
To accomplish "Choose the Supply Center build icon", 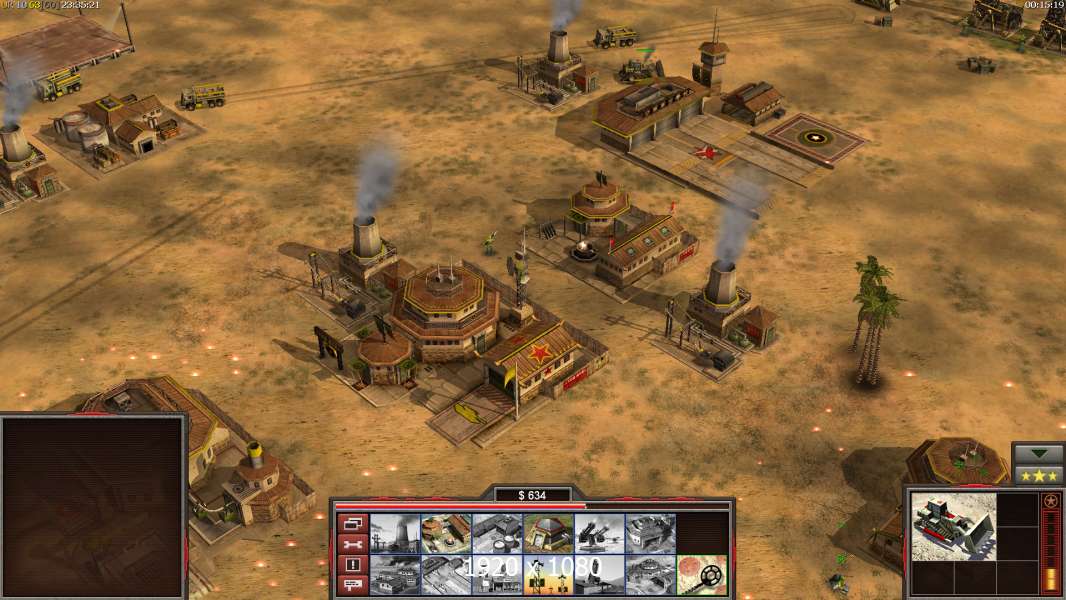I will coord(497,533).
